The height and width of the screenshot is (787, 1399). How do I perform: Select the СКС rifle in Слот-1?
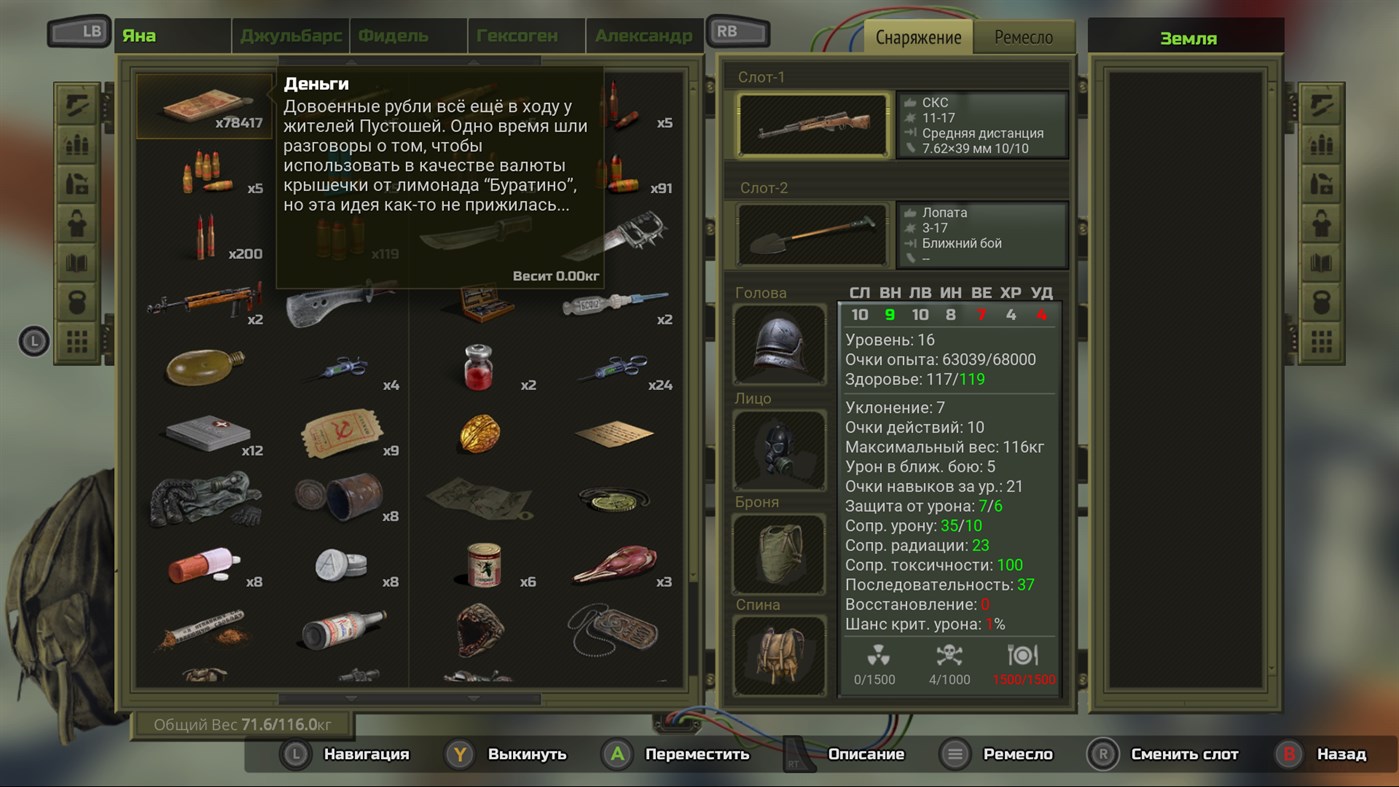[x=812, y=126]
